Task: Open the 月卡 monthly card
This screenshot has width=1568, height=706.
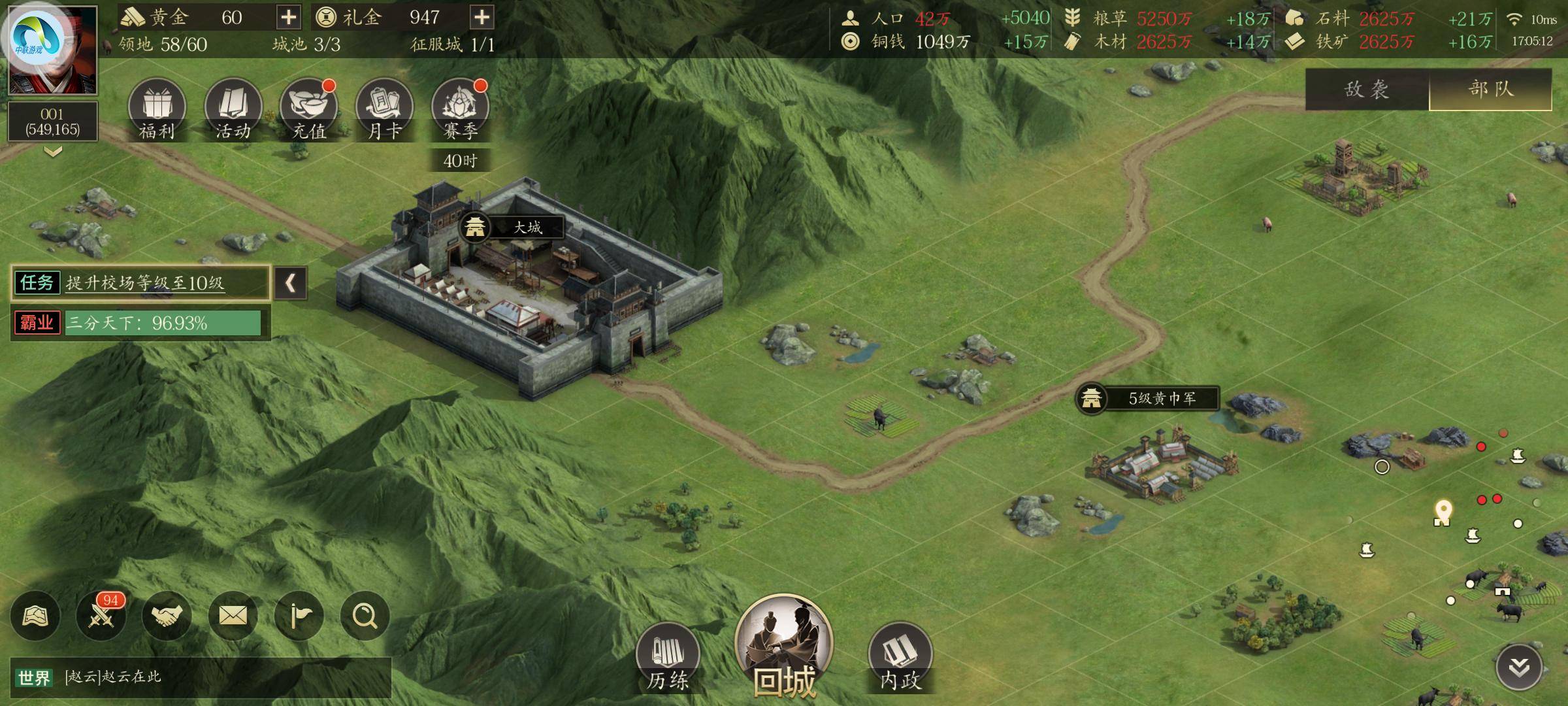Action: pos(384,109)
